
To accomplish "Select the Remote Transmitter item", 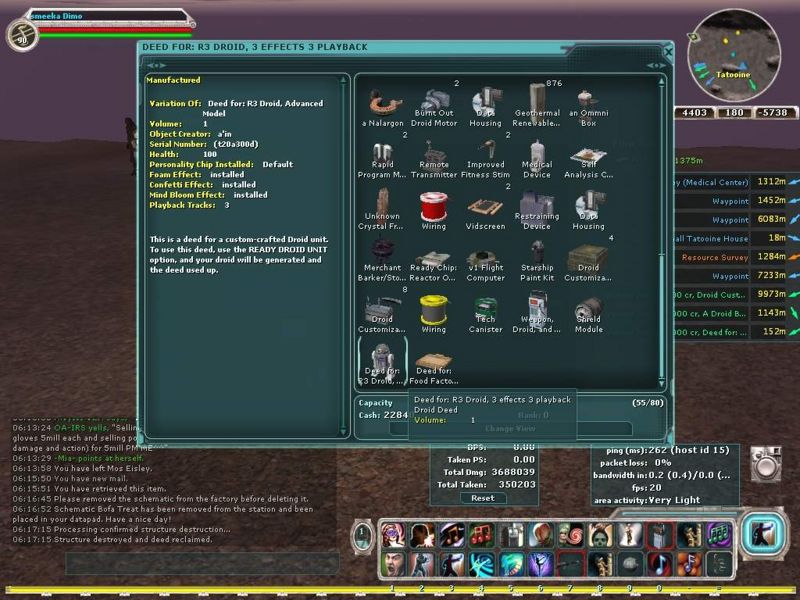I will click(x=435, y=156).
